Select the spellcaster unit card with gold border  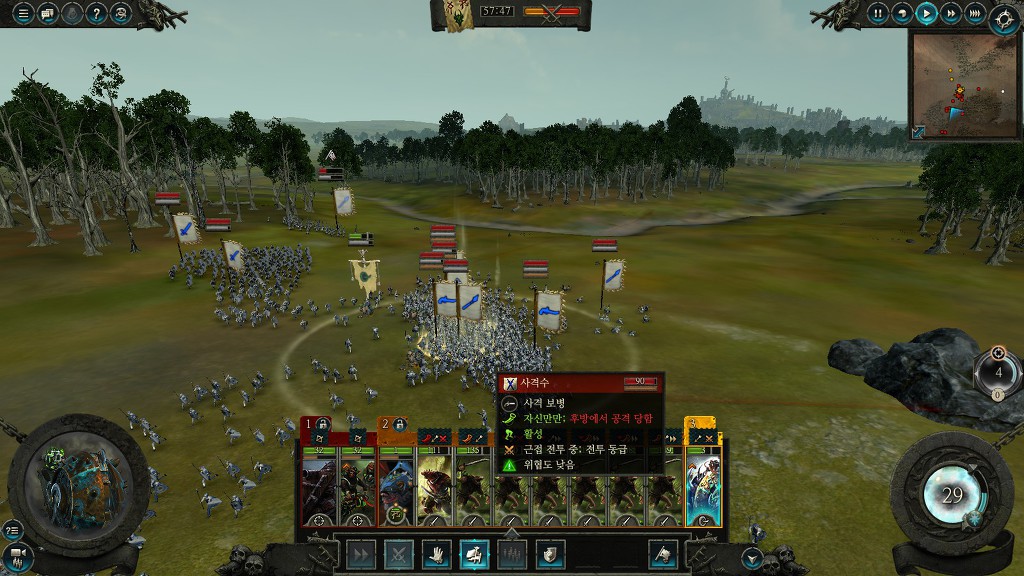coord(703,487)
